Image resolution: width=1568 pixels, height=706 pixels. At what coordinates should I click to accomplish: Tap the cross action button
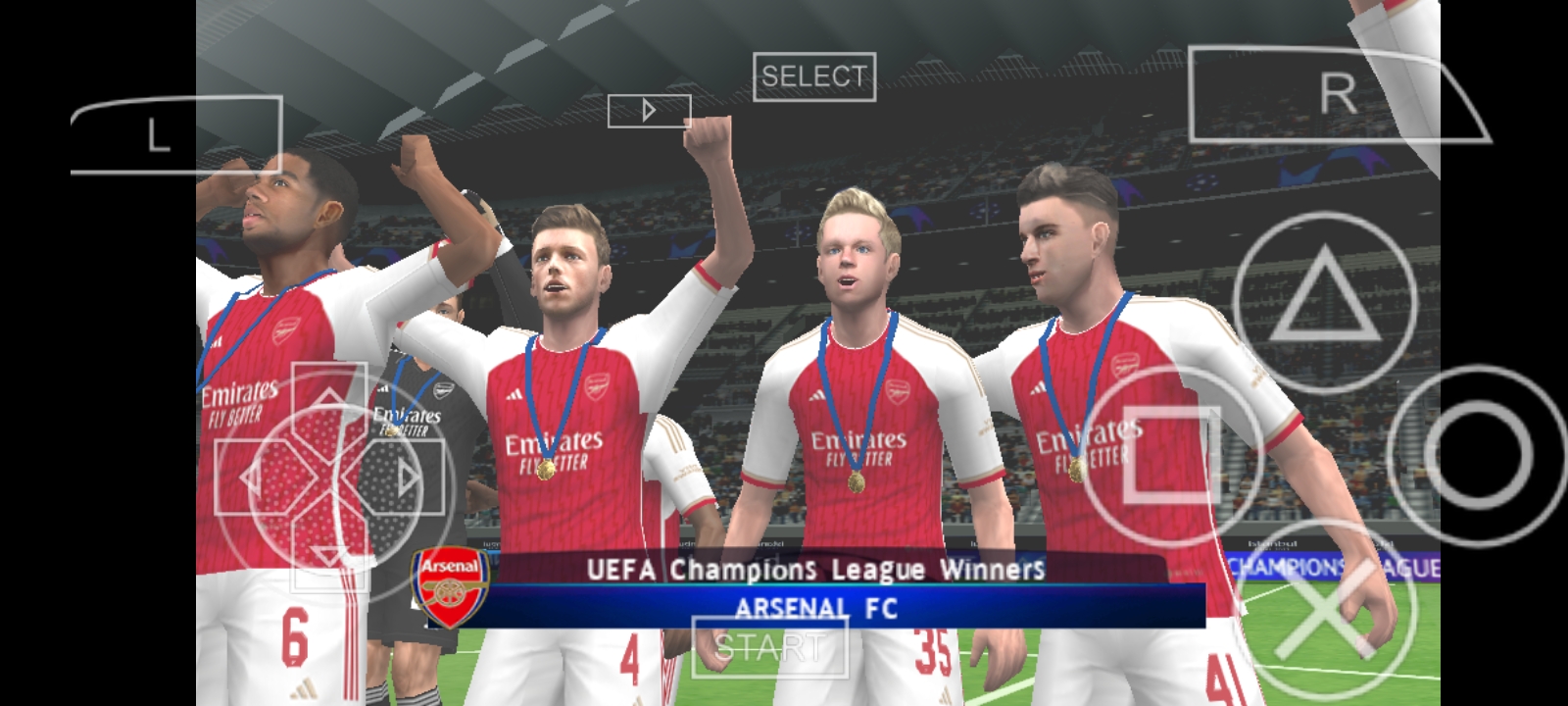[1324, 610]
